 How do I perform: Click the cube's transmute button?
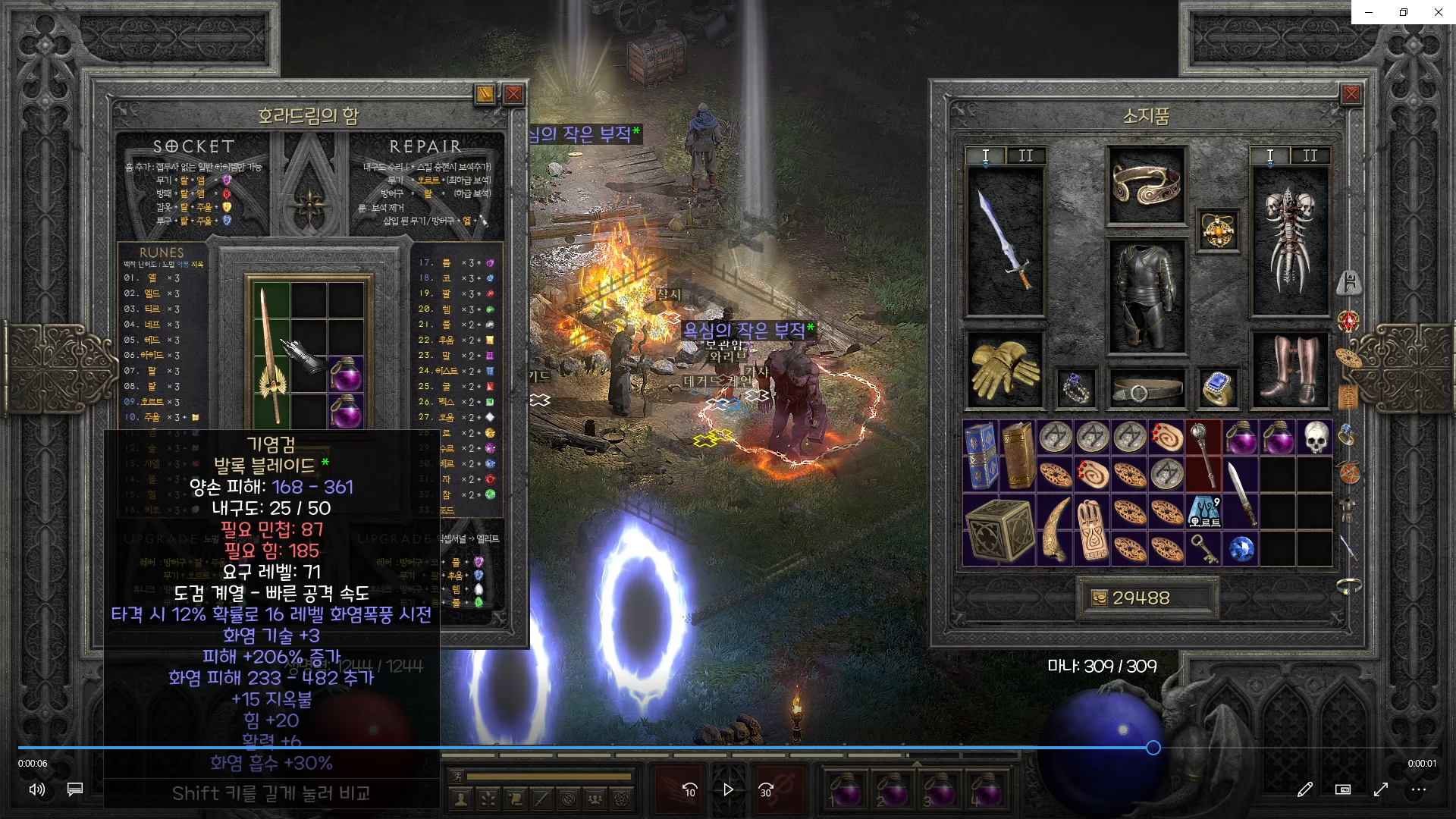pos(485,94)
